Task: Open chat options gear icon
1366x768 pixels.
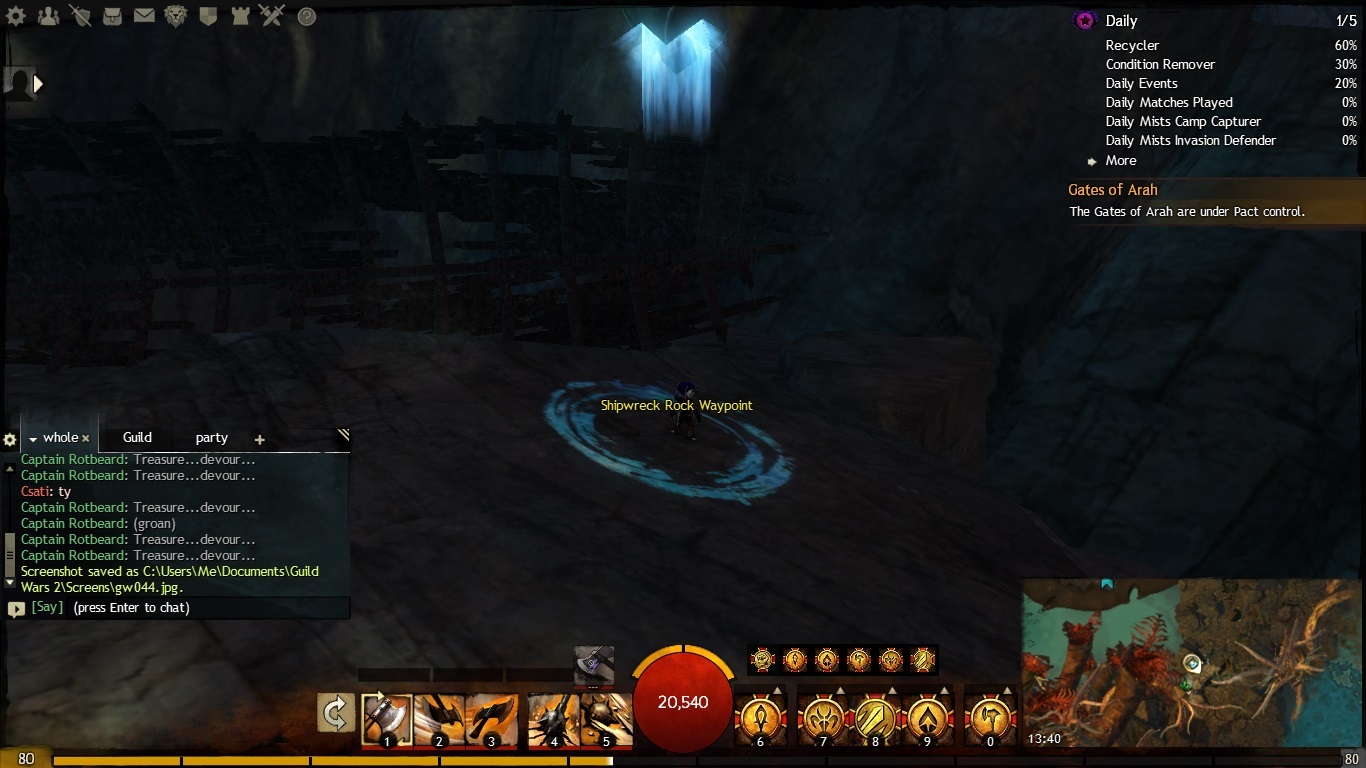Action: (10, 440)
